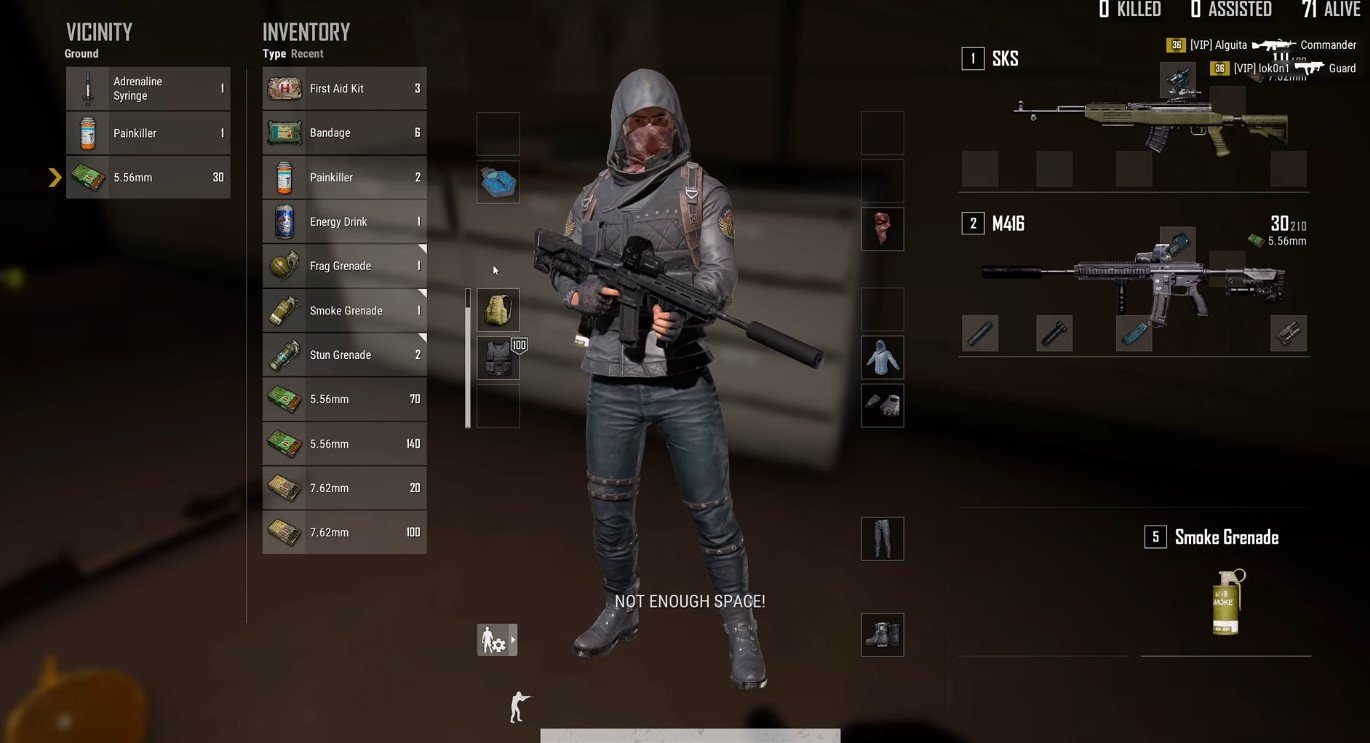Viewport: 1370px width, 743px height.
Task: Select the equipped boots slot
Action: 882,635
